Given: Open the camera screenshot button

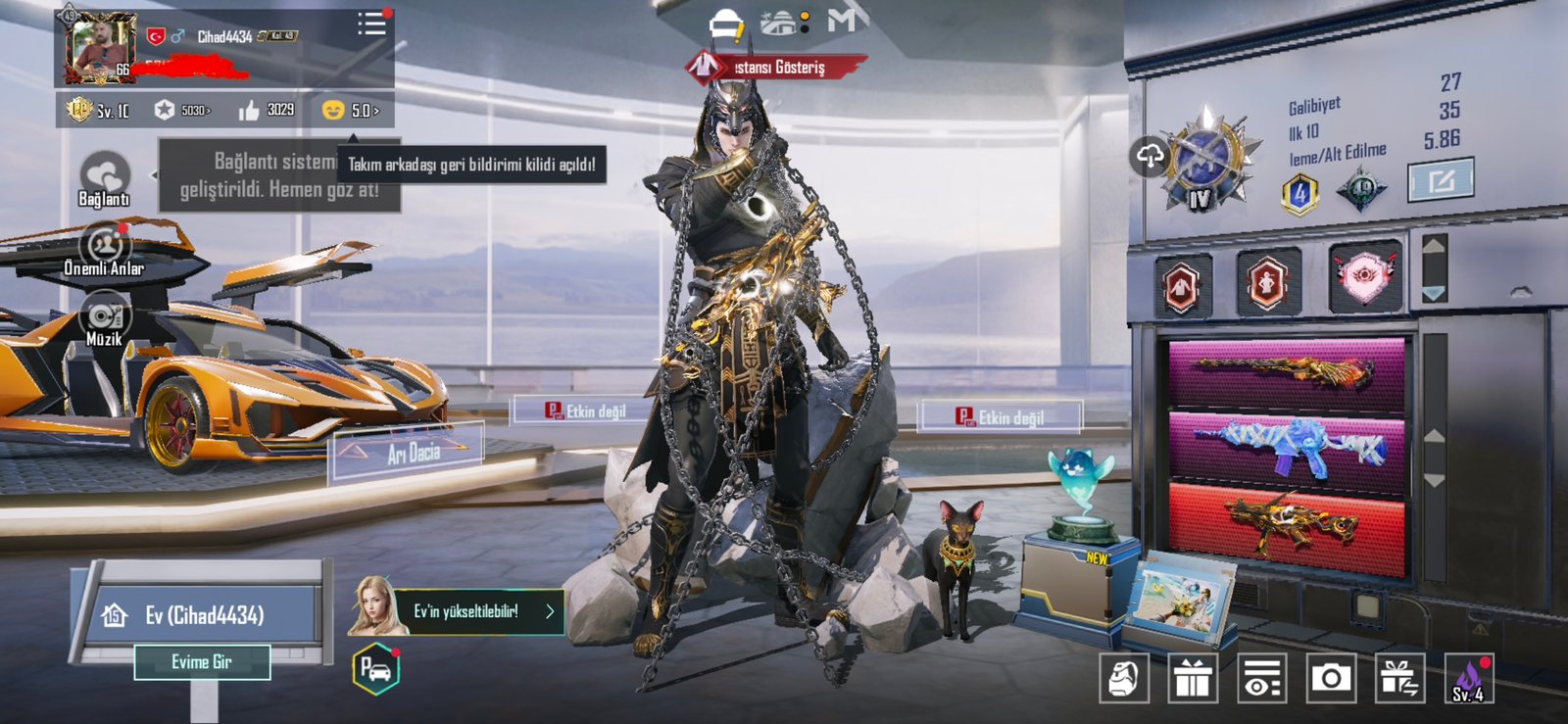Looking at the screenshot, I should click(x=1330, y=678).
